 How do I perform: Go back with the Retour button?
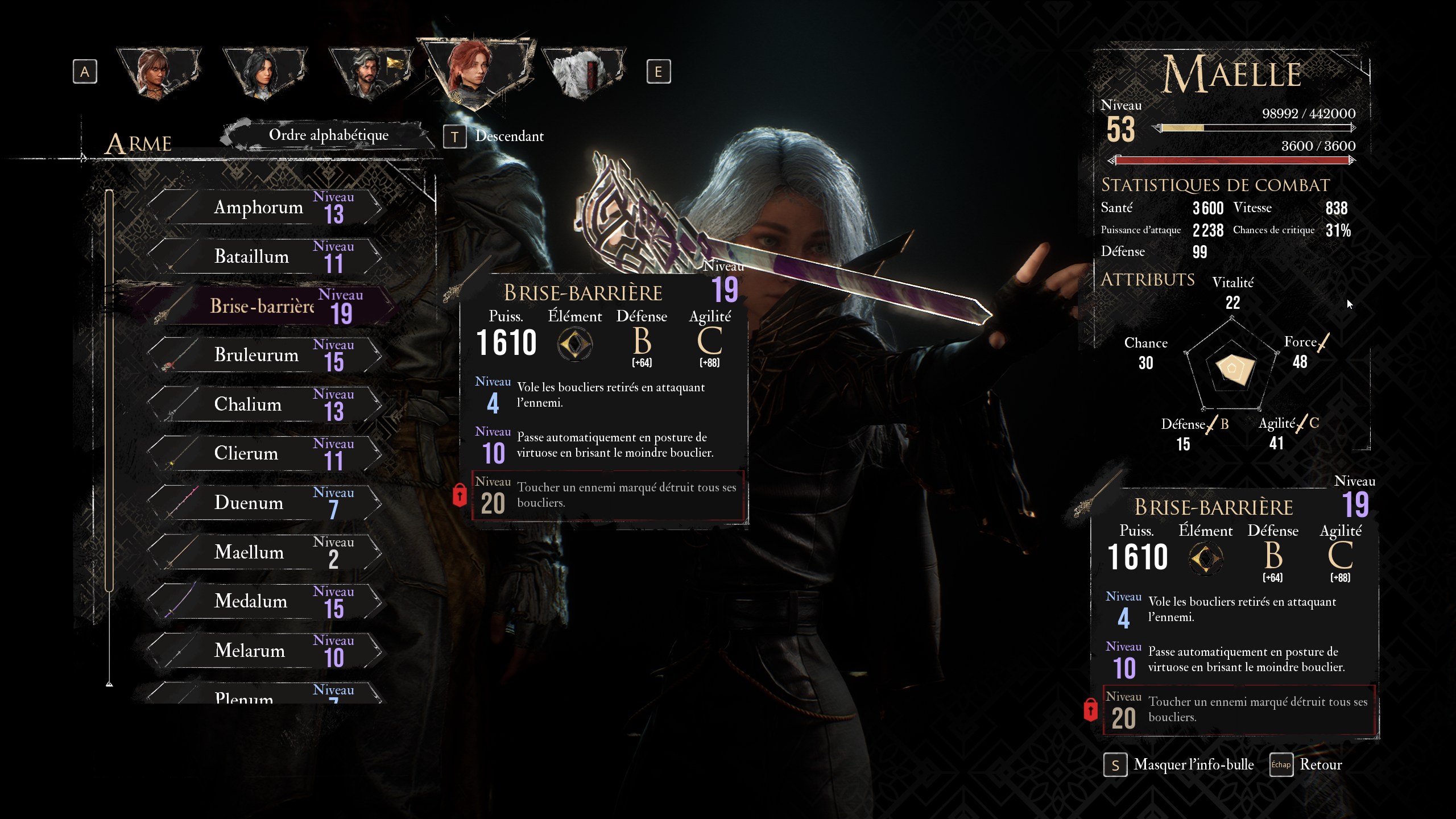coord(1307,765)
